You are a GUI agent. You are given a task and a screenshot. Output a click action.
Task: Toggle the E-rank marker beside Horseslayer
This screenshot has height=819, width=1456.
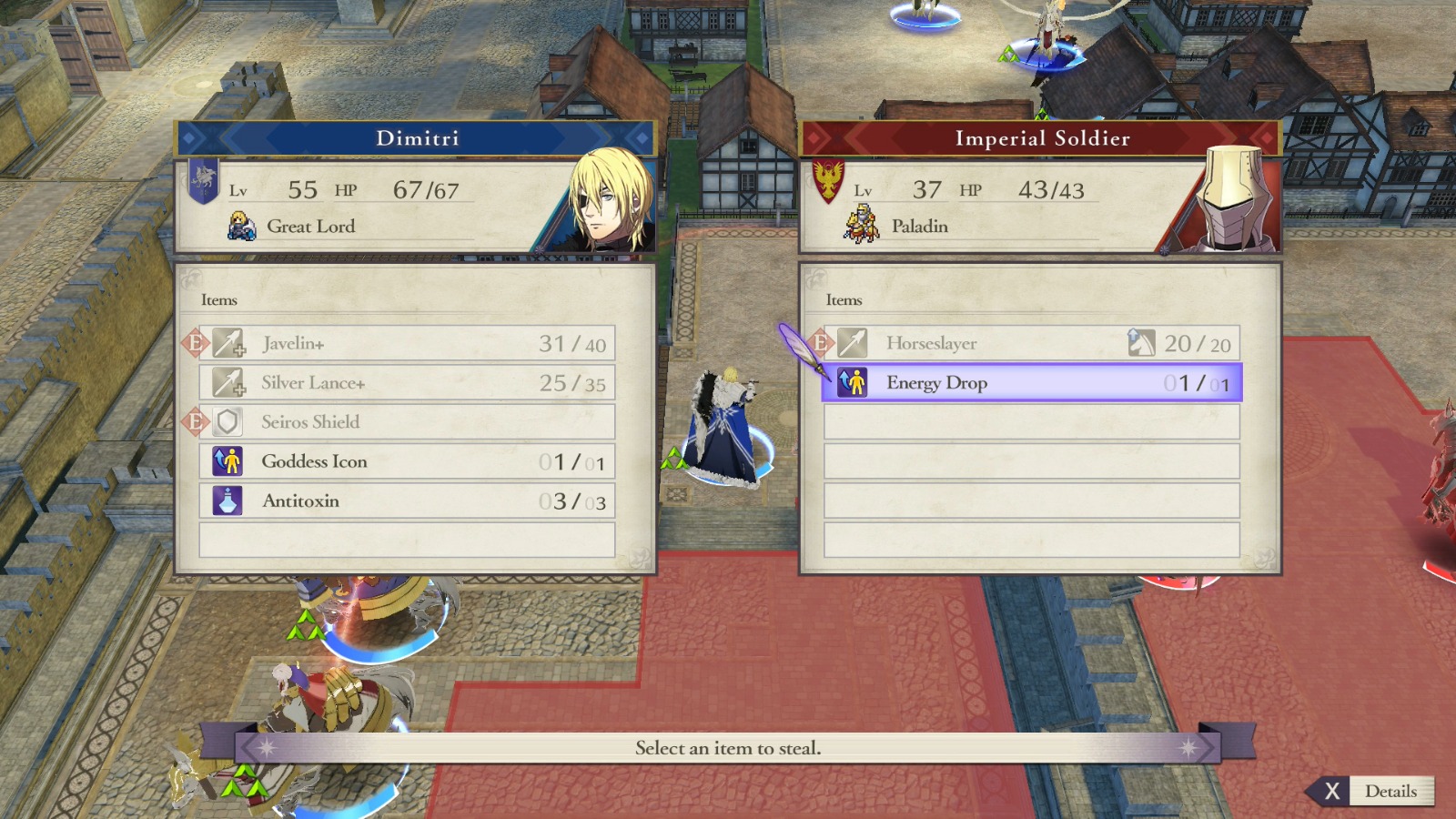point(818,343)
